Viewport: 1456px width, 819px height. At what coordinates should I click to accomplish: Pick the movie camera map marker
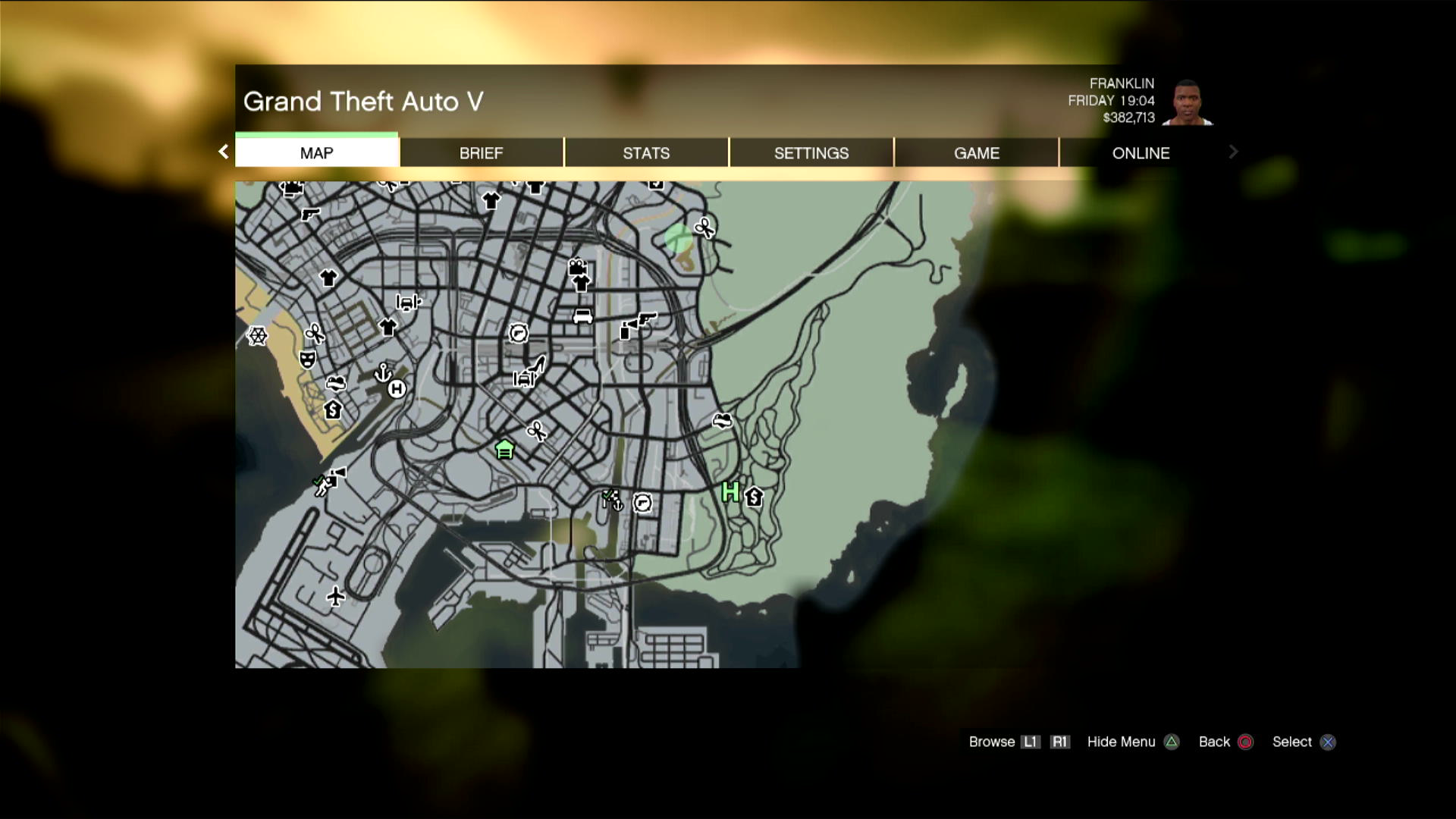577,267
